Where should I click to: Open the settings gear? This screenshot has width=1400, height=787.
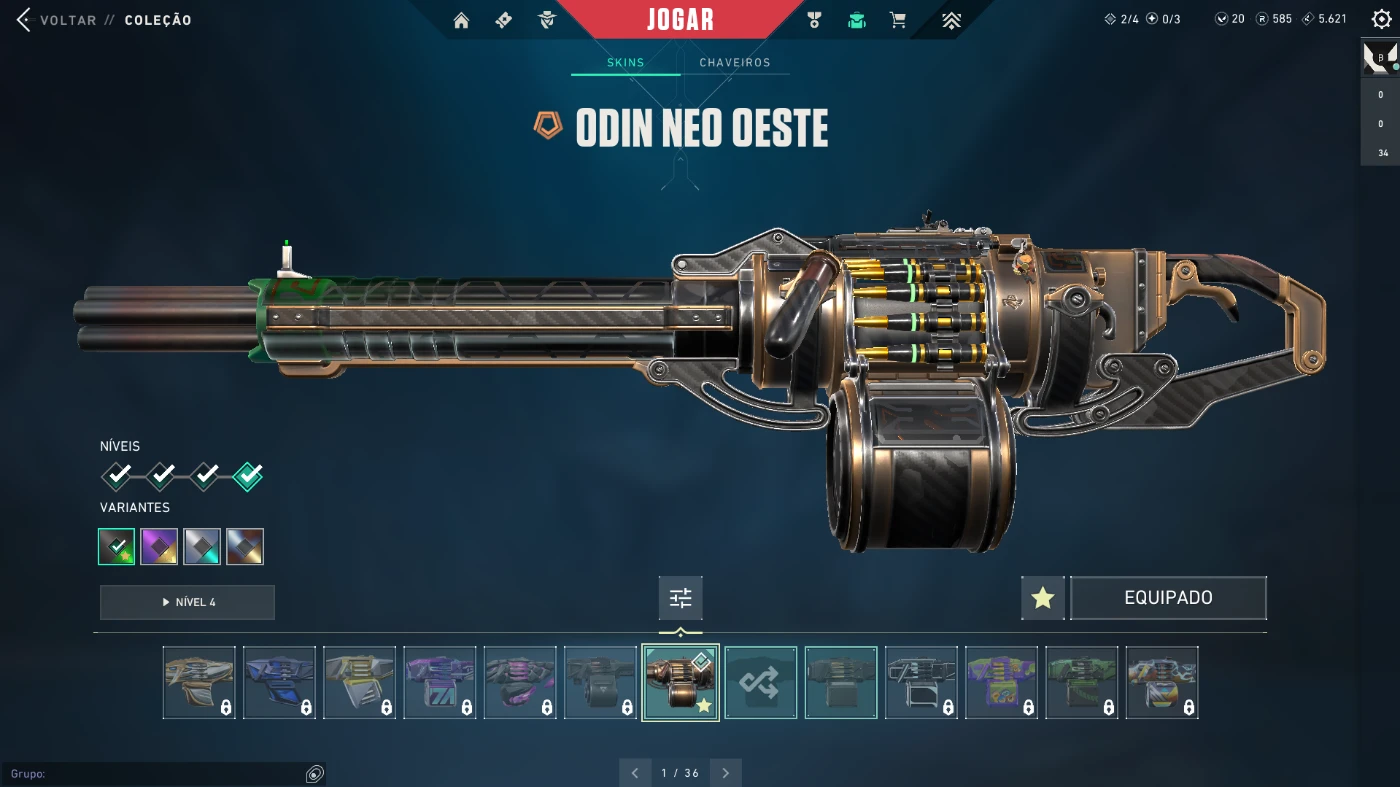click(1381, 19)
